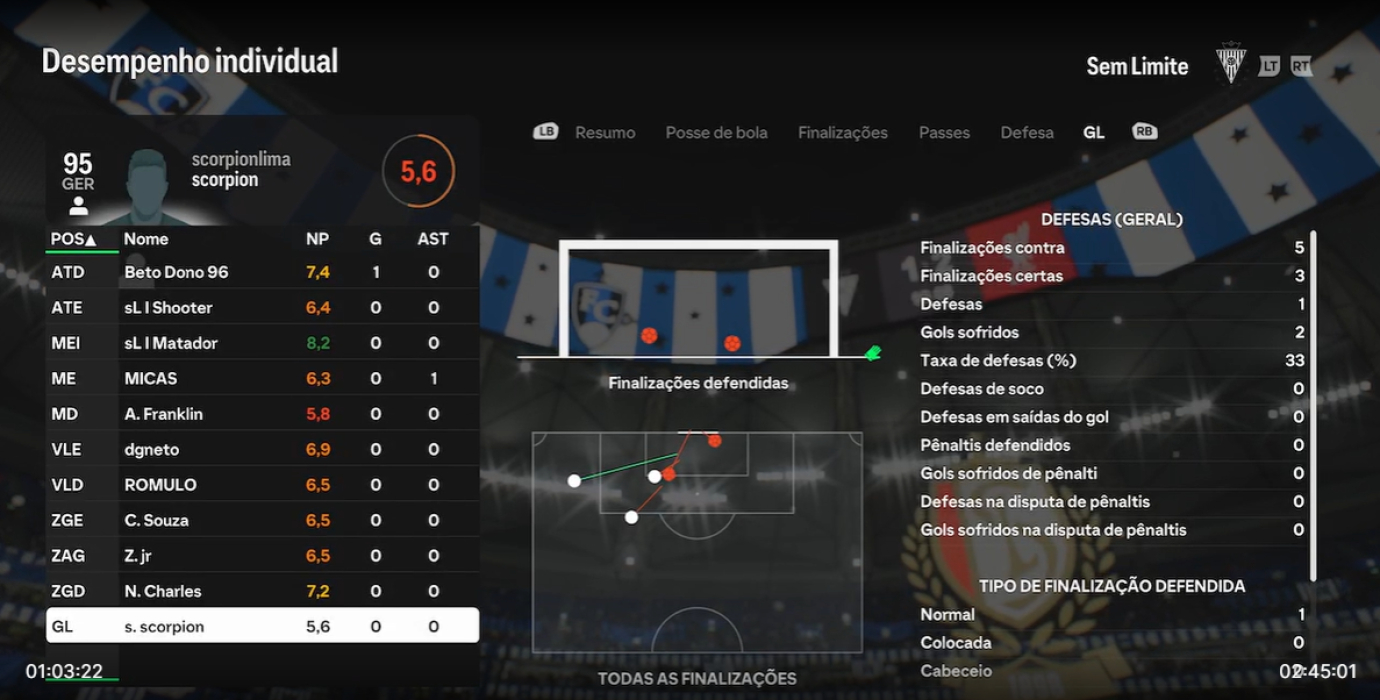Switch to the Defesa tab
This screenshot has height=700, width=1380.
click(x=1027, y=132)
